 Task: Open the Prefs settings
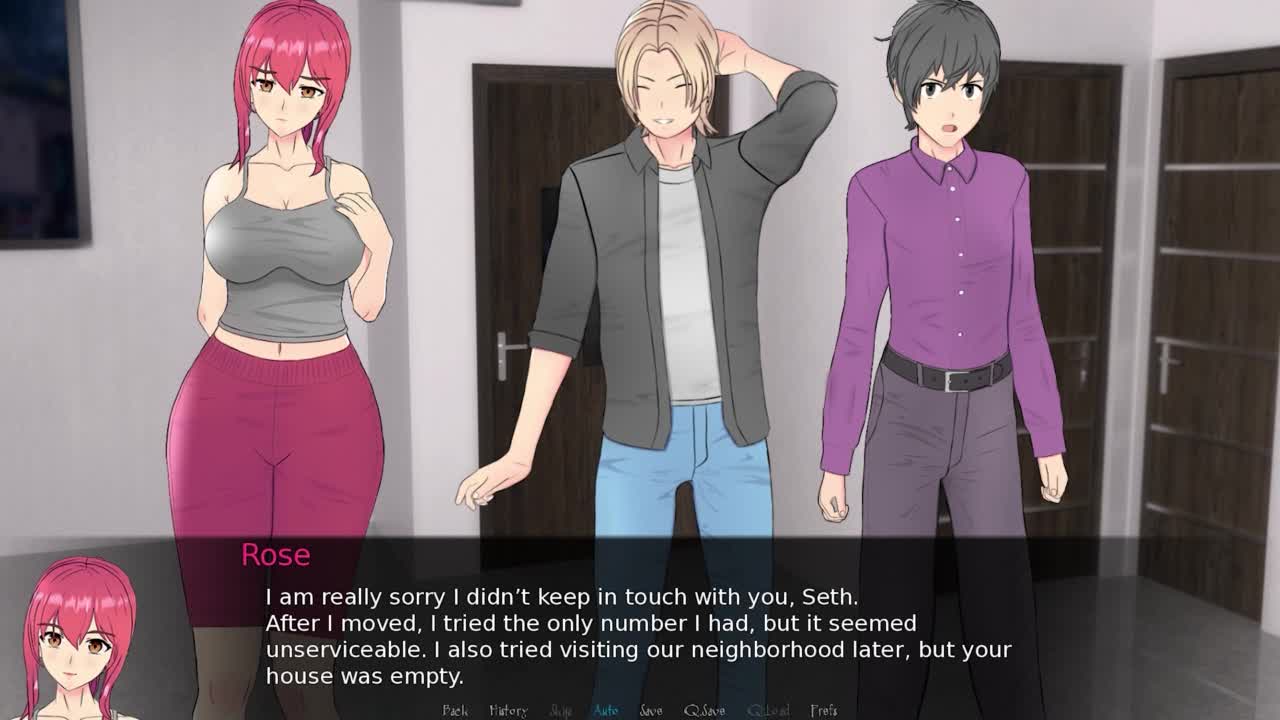(824, 710)
